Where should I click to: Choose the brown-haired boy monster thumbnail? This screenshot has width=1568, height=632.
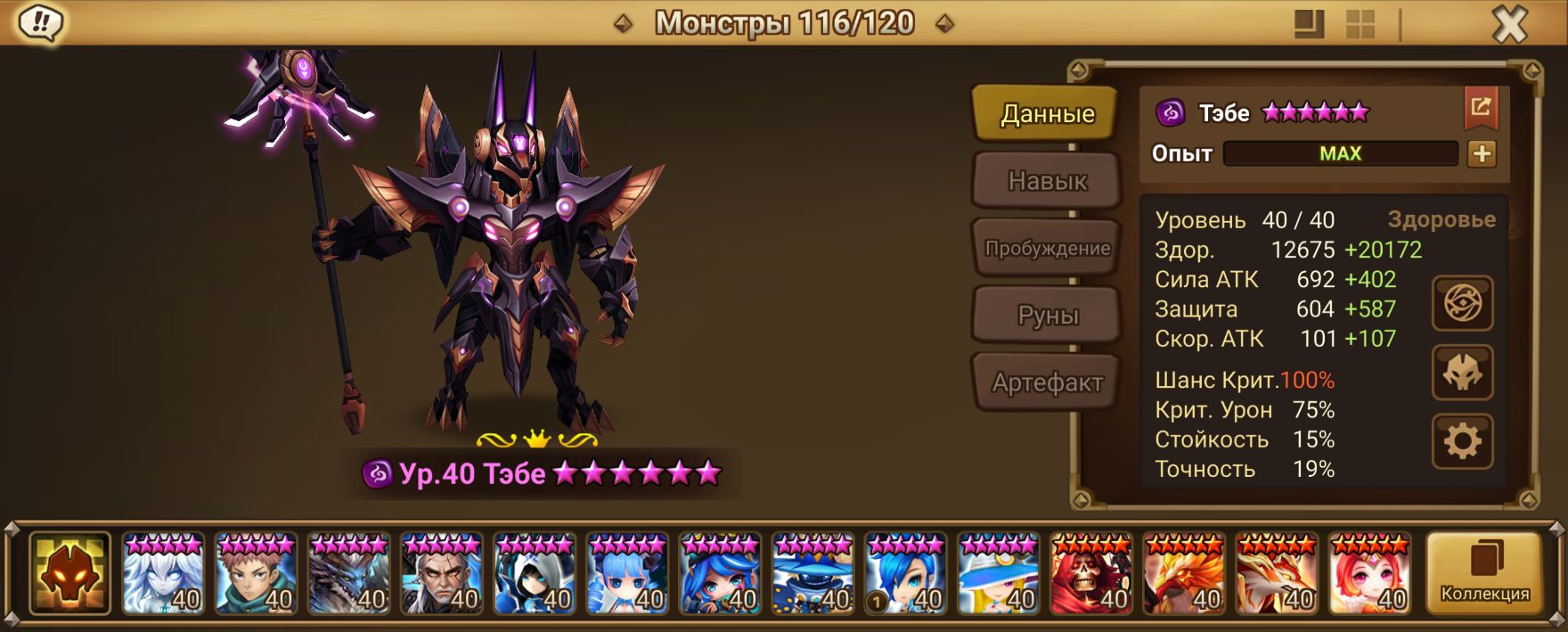tap(257, 573)
